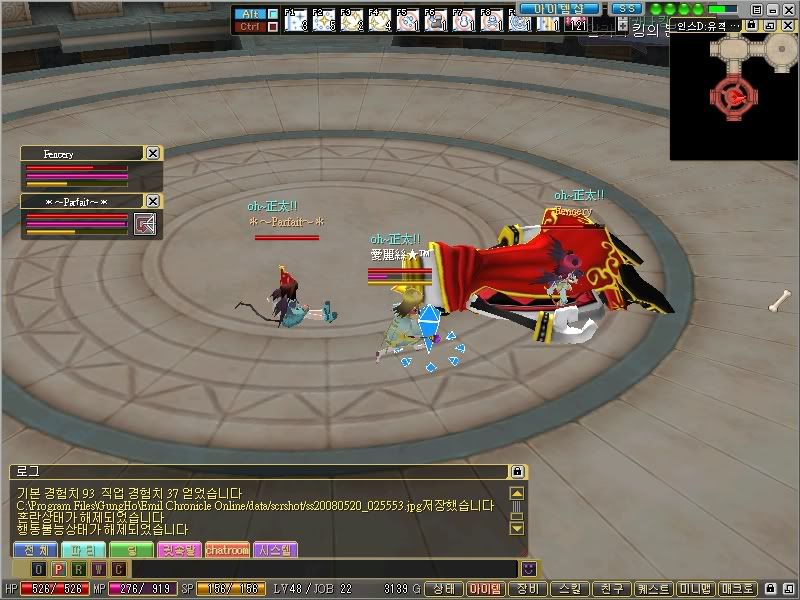800x600 pixels.
Task: Switch to the 시스템 system tab
Action: [275, 550]
